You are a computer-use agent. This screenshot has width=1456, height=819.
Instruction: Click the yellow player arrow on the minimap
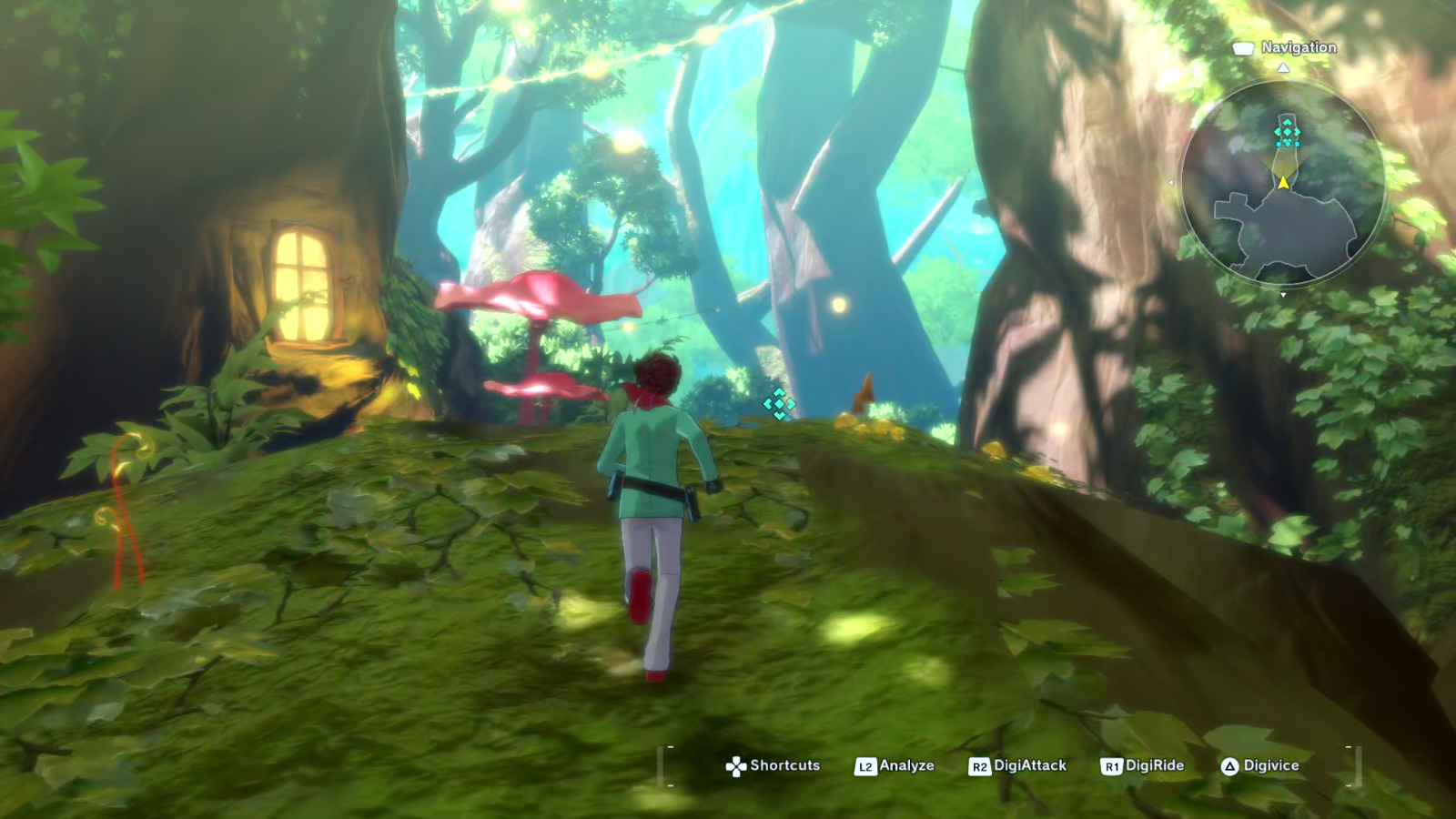[x=1283, y=183]
